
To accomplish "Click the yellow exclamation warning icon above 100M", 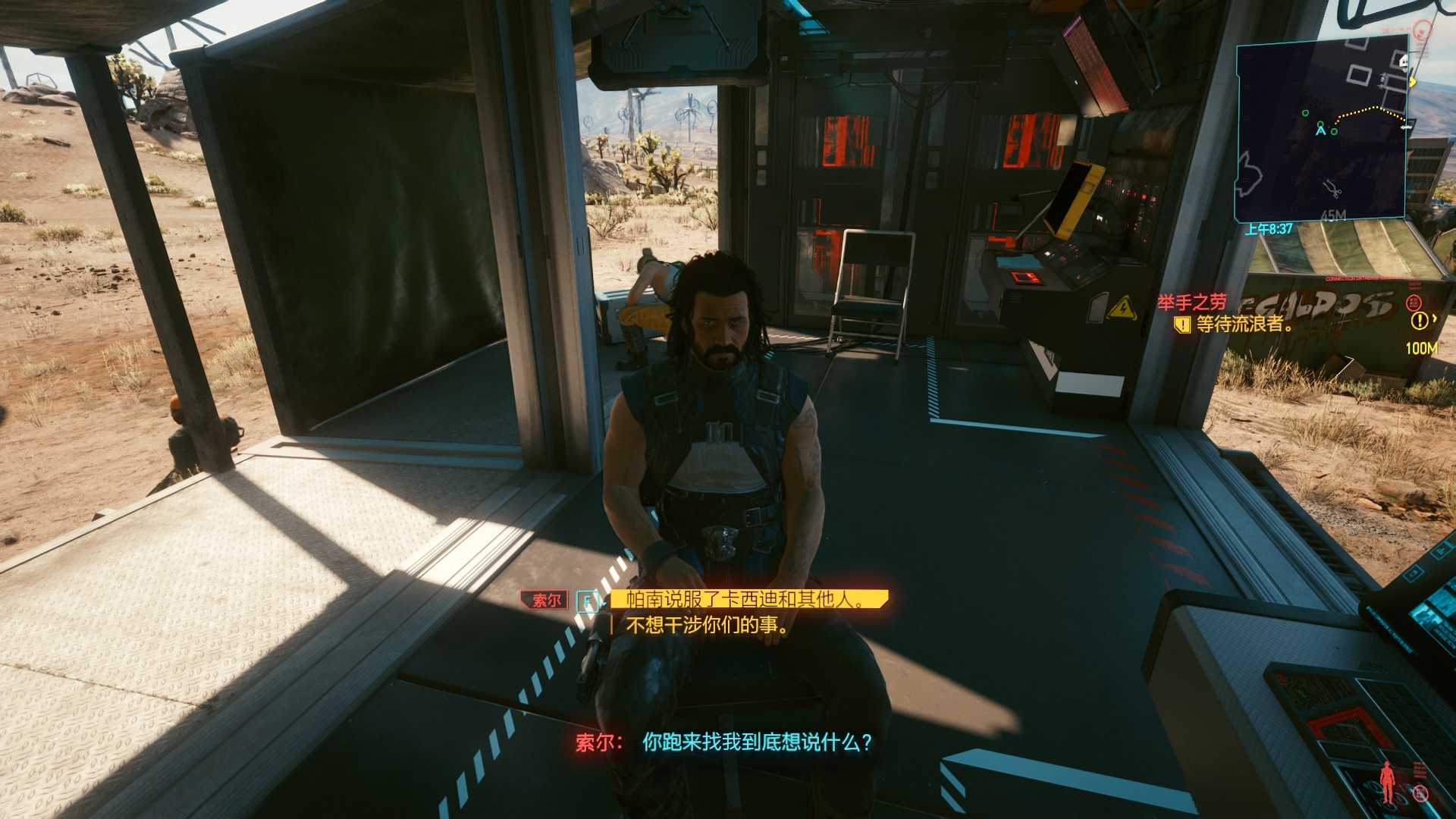I will [x=1420, y=319].
